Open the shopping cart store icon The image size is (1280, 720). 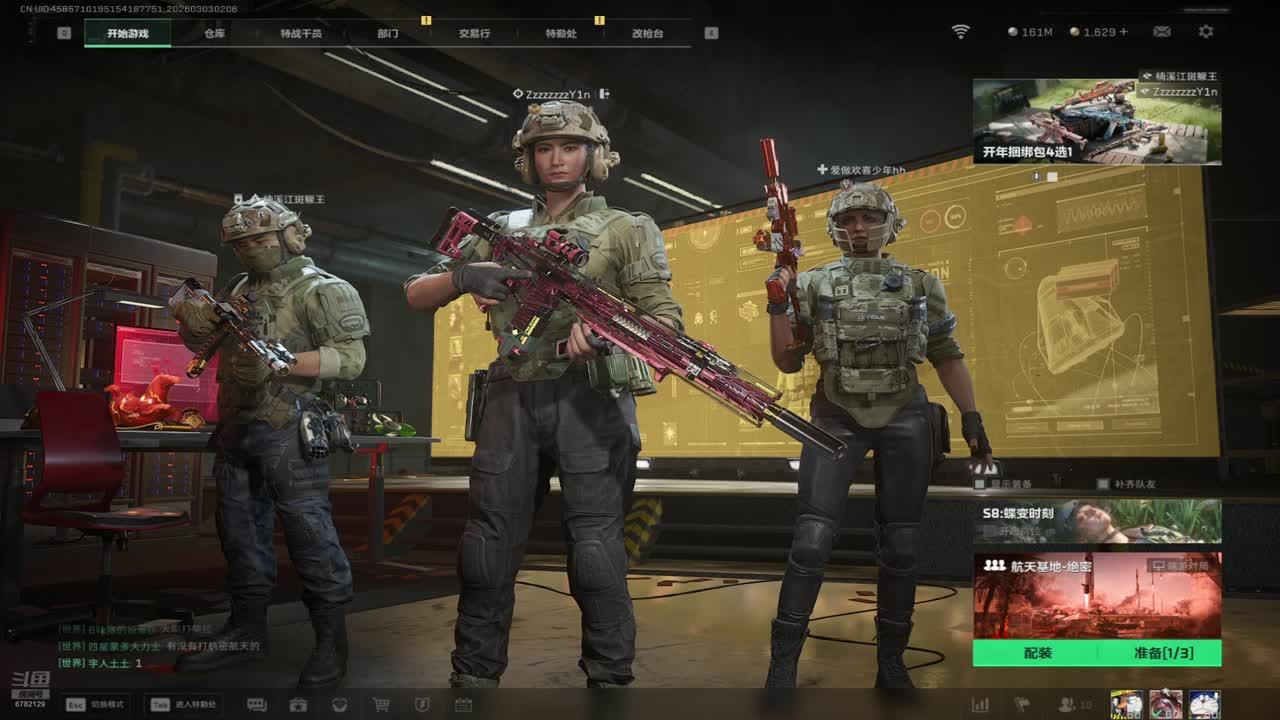[x=381, y=704]
